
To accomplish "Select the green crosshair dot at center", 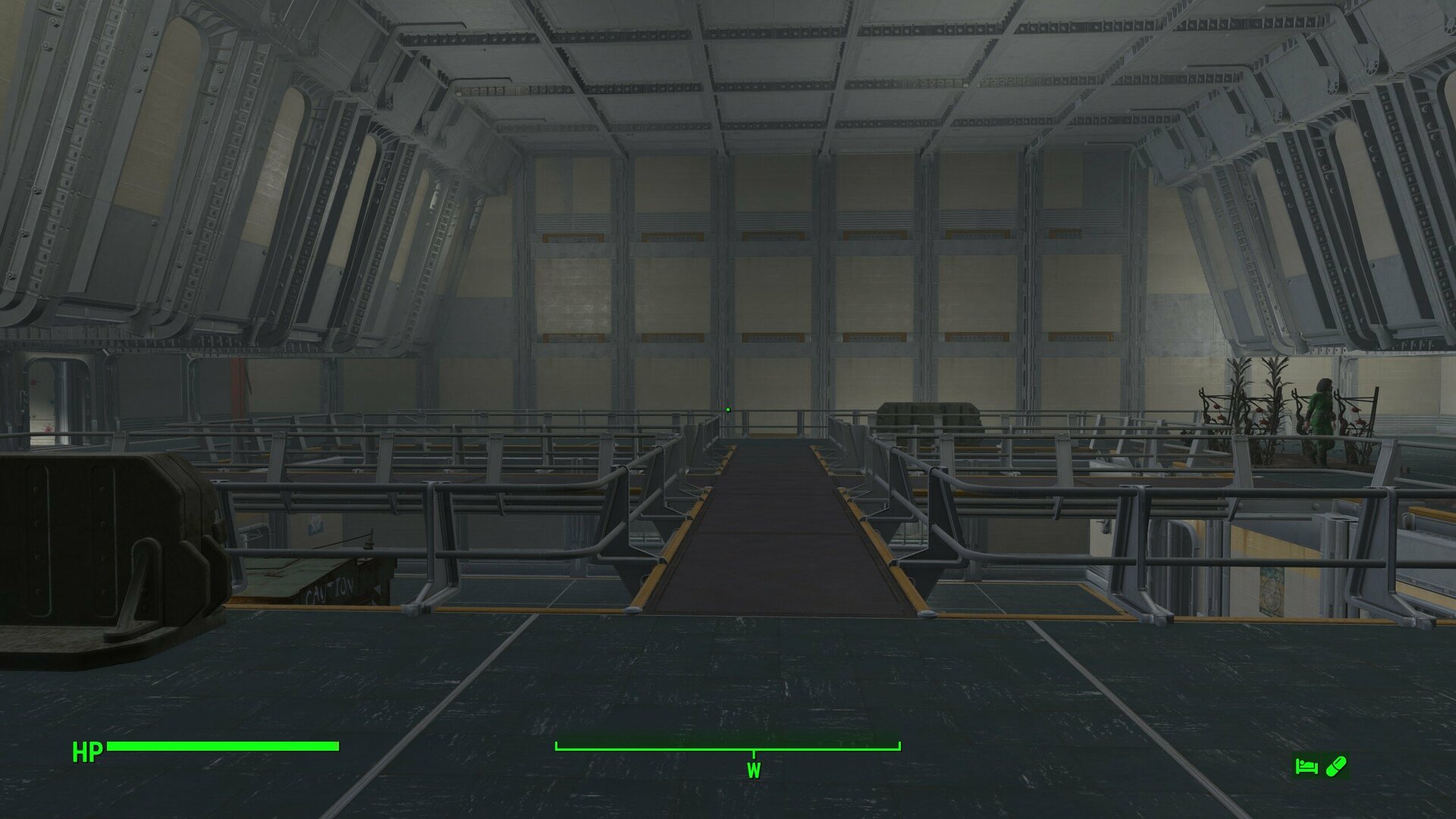I will (726, 409).
